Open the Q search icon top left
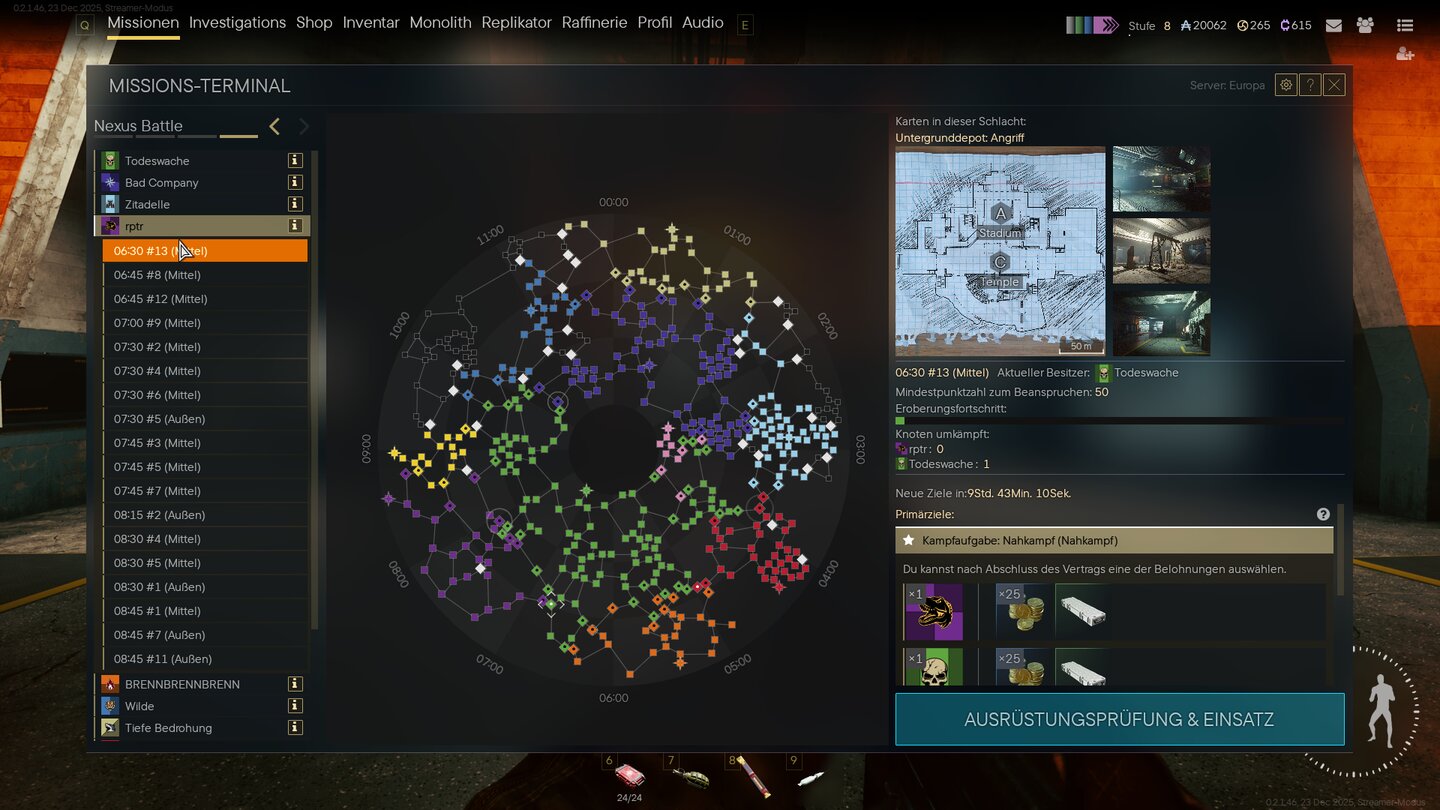The image size is (1440, 810). click(x=84, y=23)
